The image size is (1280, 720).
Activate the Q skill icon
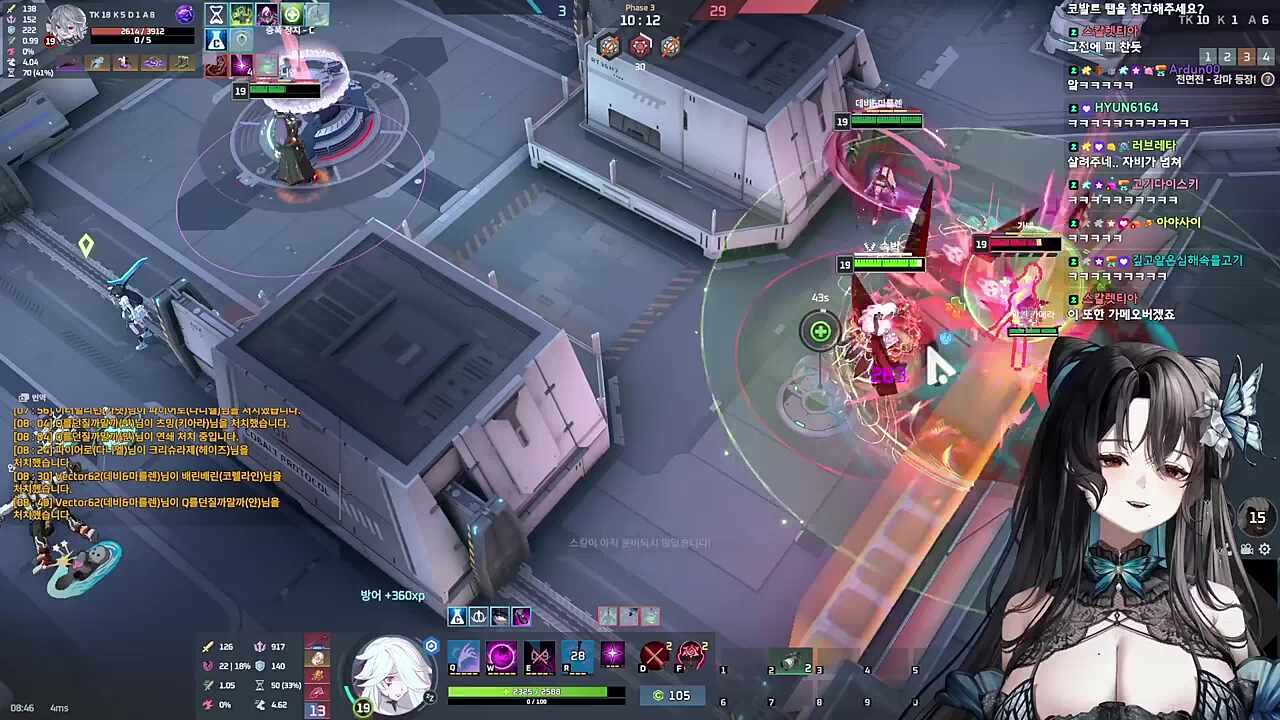(463, 657)
